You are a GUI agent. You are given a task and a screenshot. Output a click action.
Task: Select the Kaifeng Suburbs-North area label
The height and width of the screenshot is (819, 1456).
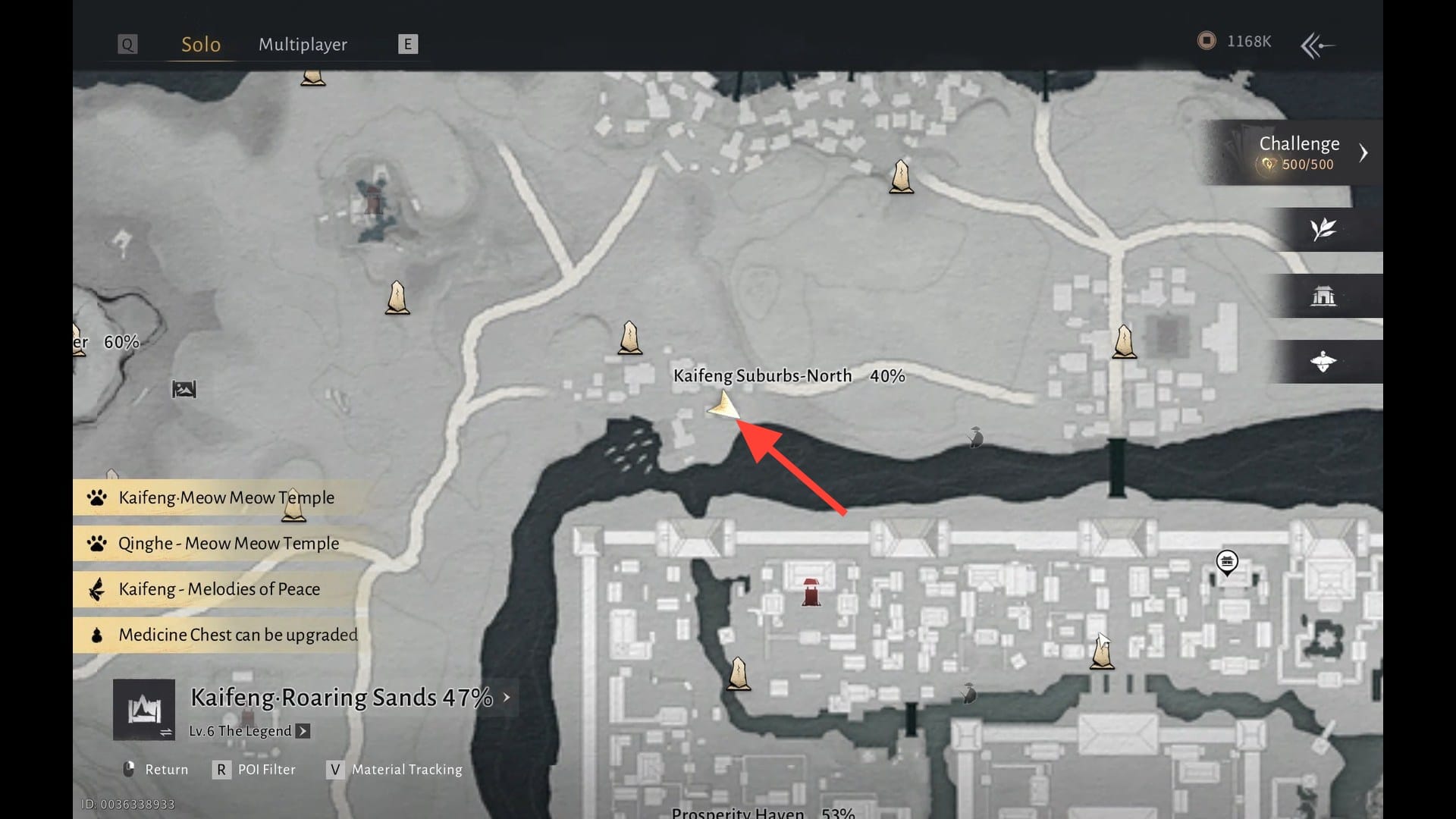762,376
